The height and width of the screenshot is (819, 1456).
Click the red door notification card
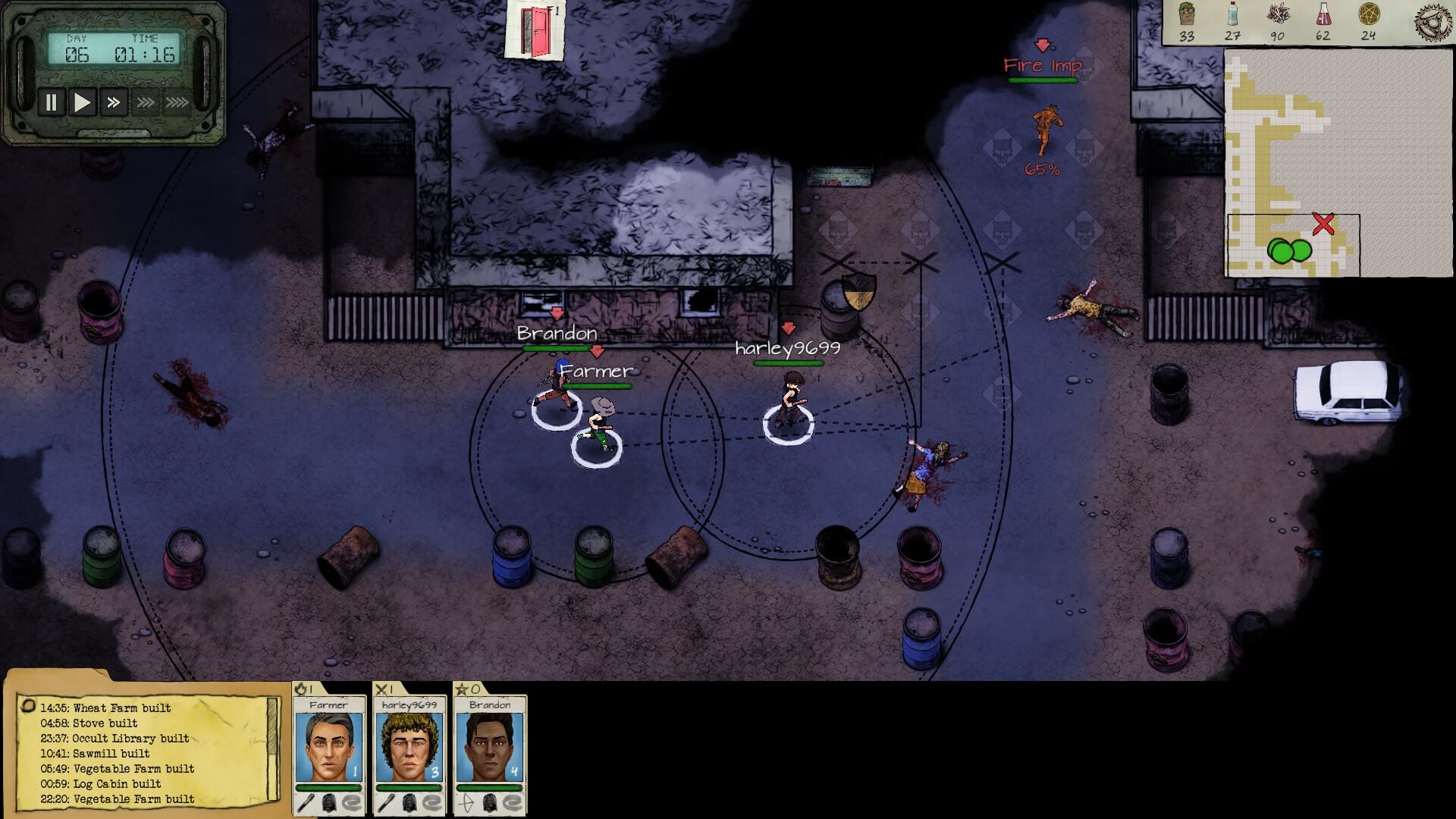click(x=535, y=30)
